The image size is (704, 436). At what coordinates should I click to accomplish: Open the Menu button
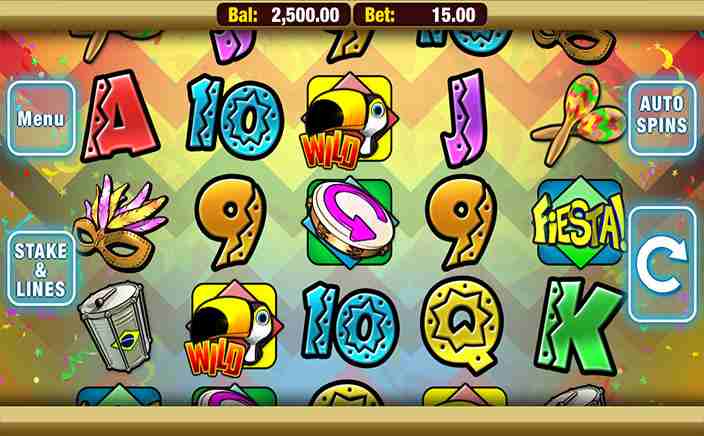click(x=41, y=119)
